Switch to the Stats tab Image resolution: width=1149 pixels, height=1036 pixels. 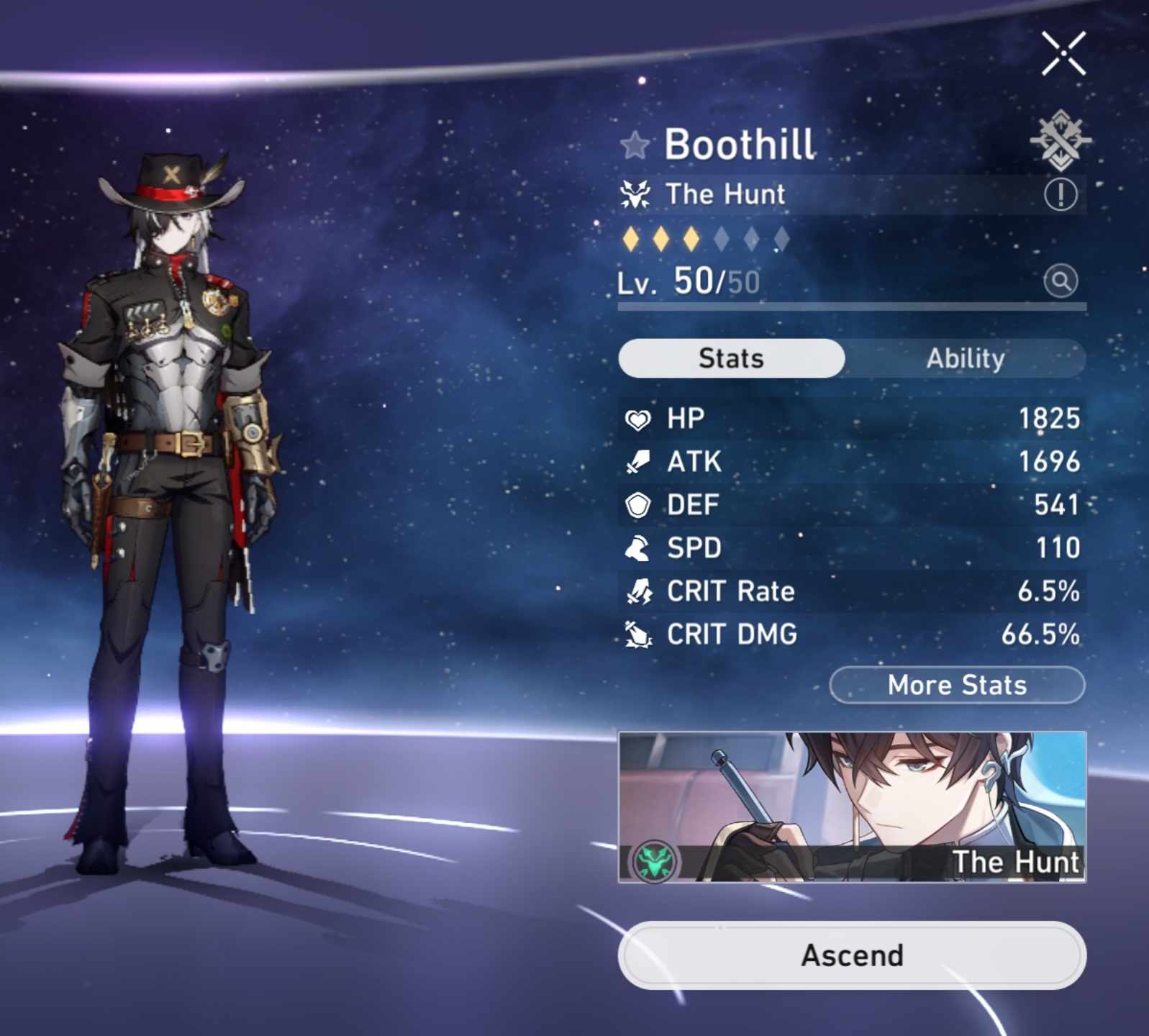[x=731, y=358]
